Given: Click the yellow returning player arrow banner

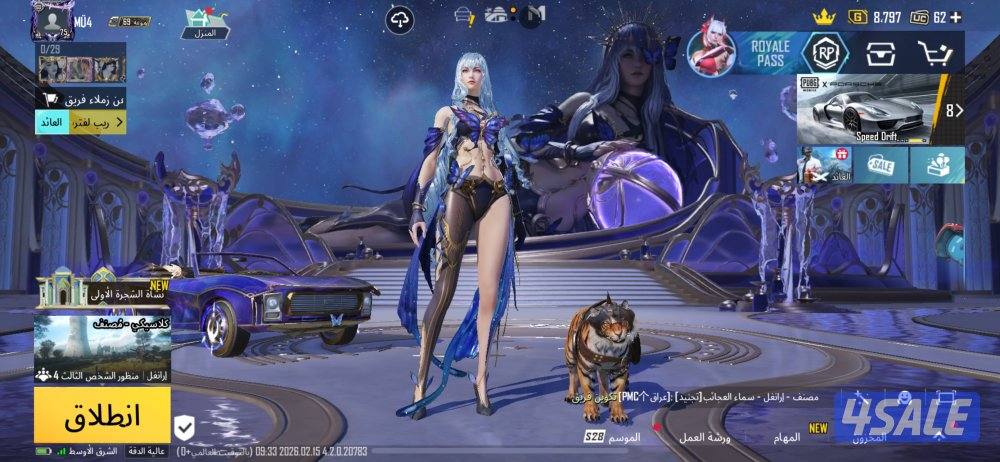Looking at the screenshot, I should 82,122.
